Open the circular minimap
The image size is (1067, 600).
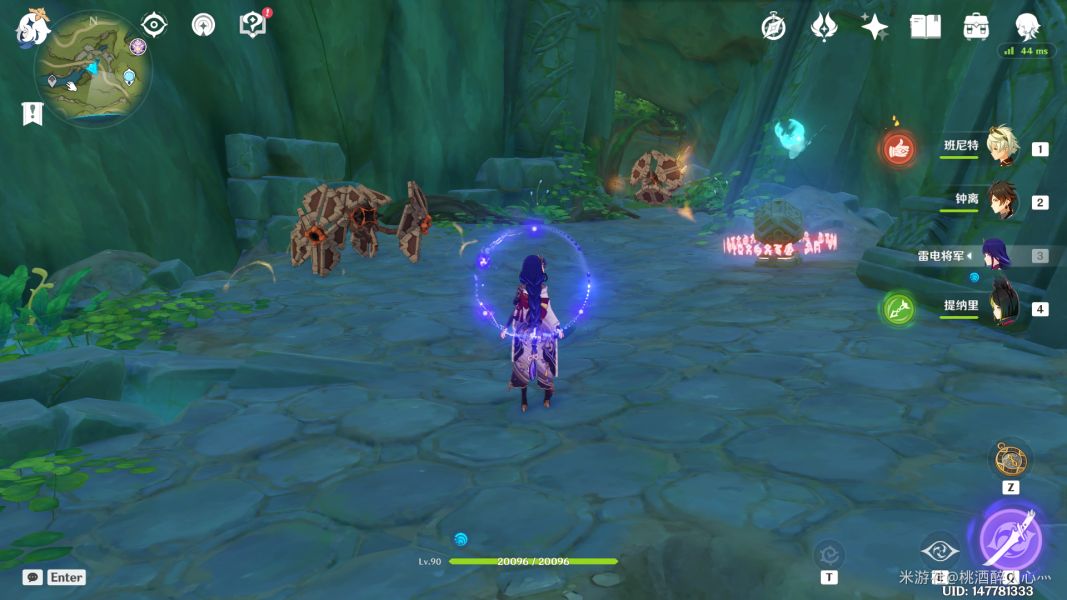[93, 69]
